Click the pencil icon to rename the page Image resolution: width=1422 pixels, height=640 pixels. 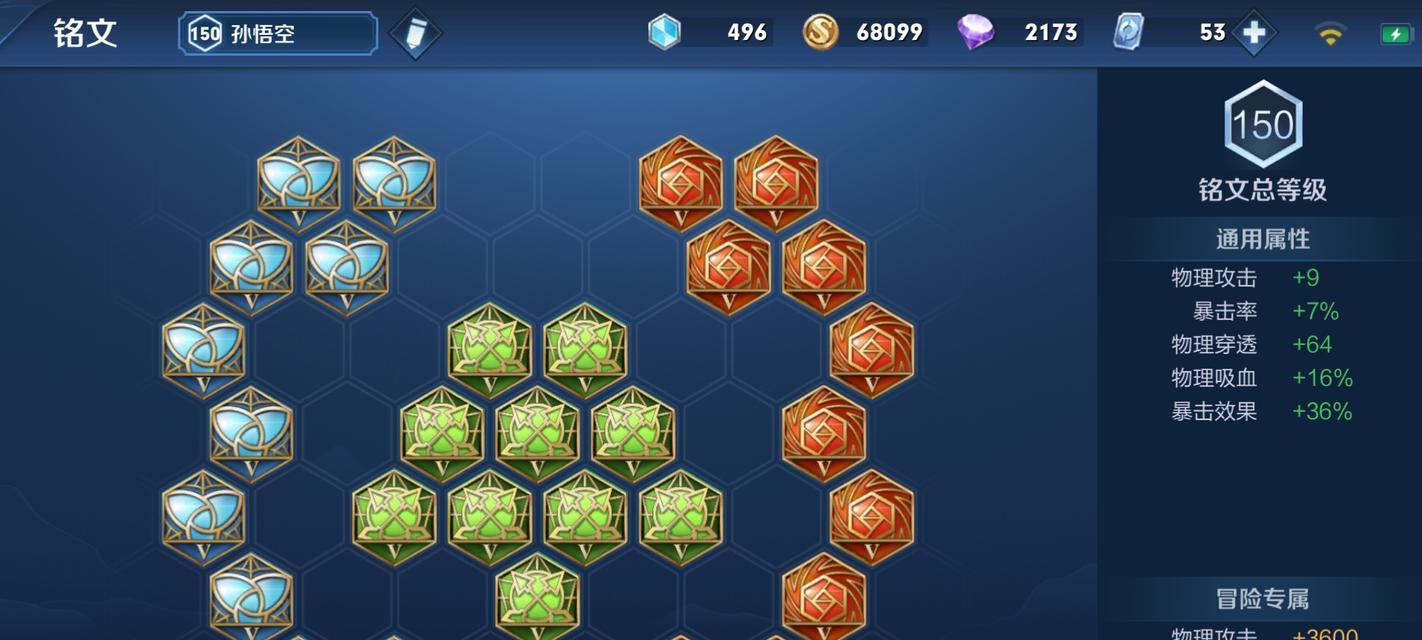click(415, 34)
